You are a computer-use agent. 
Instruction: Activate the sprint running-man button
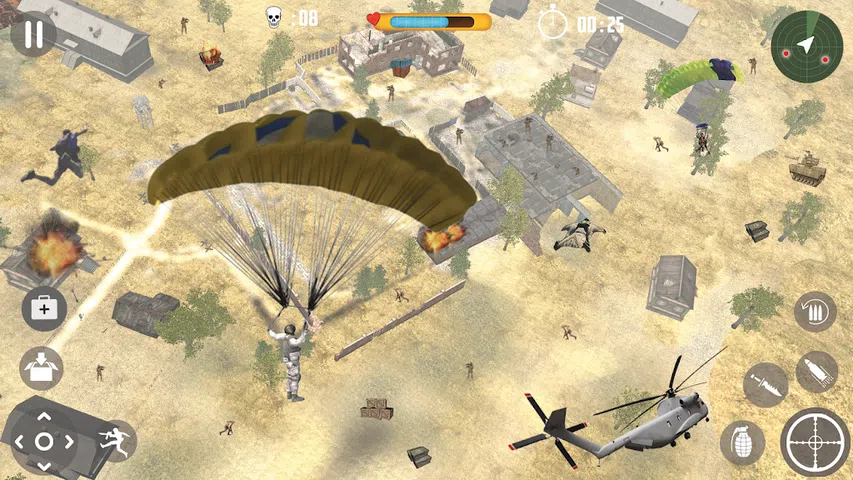[x=115, y=440]
